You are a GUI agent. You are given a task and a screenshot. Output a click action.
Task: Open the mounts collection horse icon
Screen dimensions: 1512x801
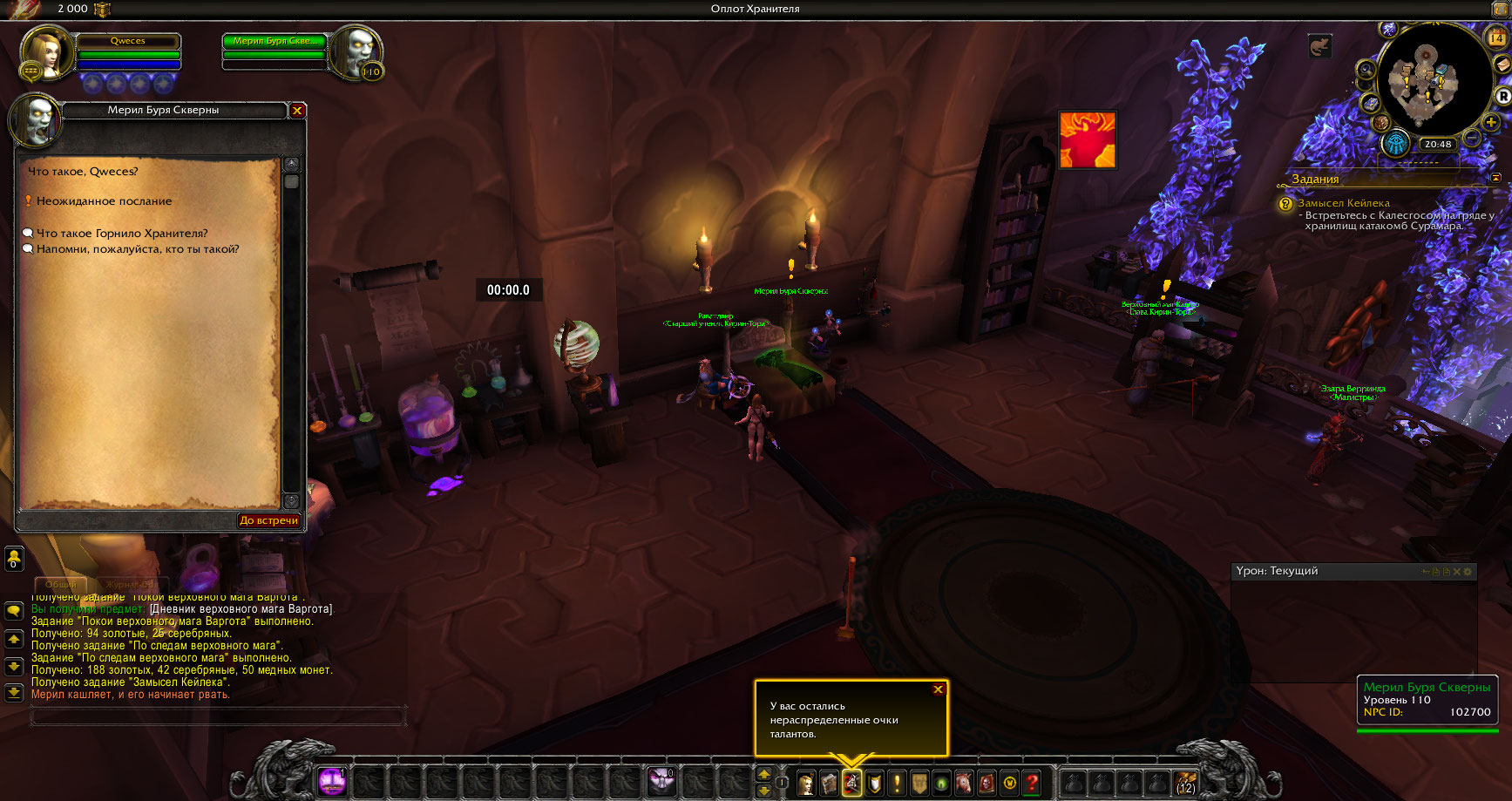tap(964, 783)
